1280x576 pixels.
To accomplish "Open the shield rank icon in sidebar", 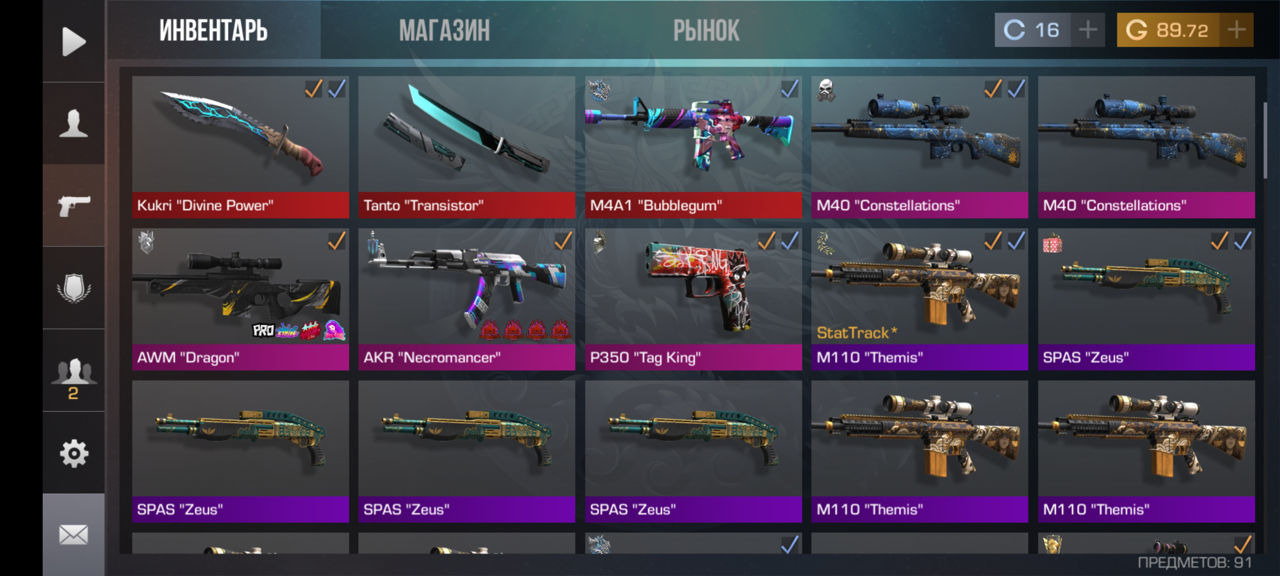I will click(x=74, y=288).
